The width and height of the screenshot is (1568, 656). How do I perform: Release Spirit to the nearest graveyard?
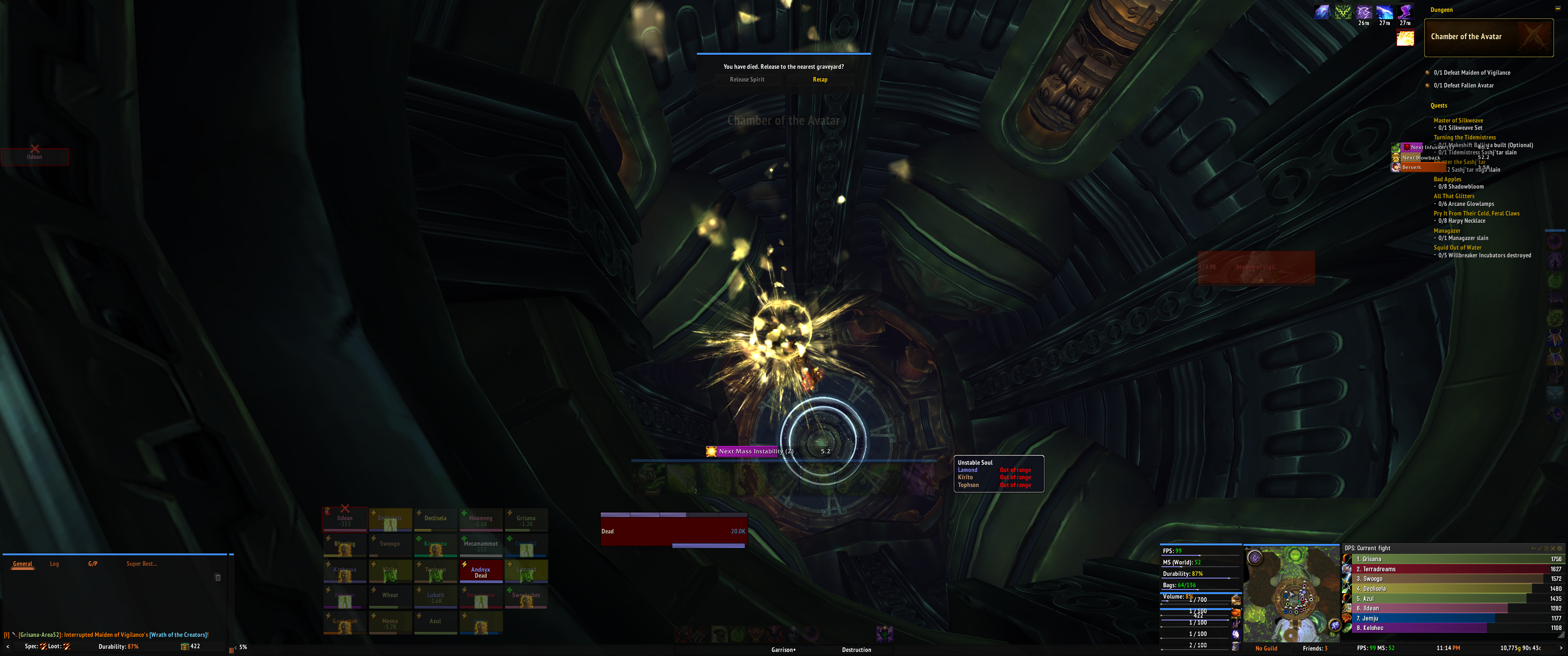tap(747, 80)
